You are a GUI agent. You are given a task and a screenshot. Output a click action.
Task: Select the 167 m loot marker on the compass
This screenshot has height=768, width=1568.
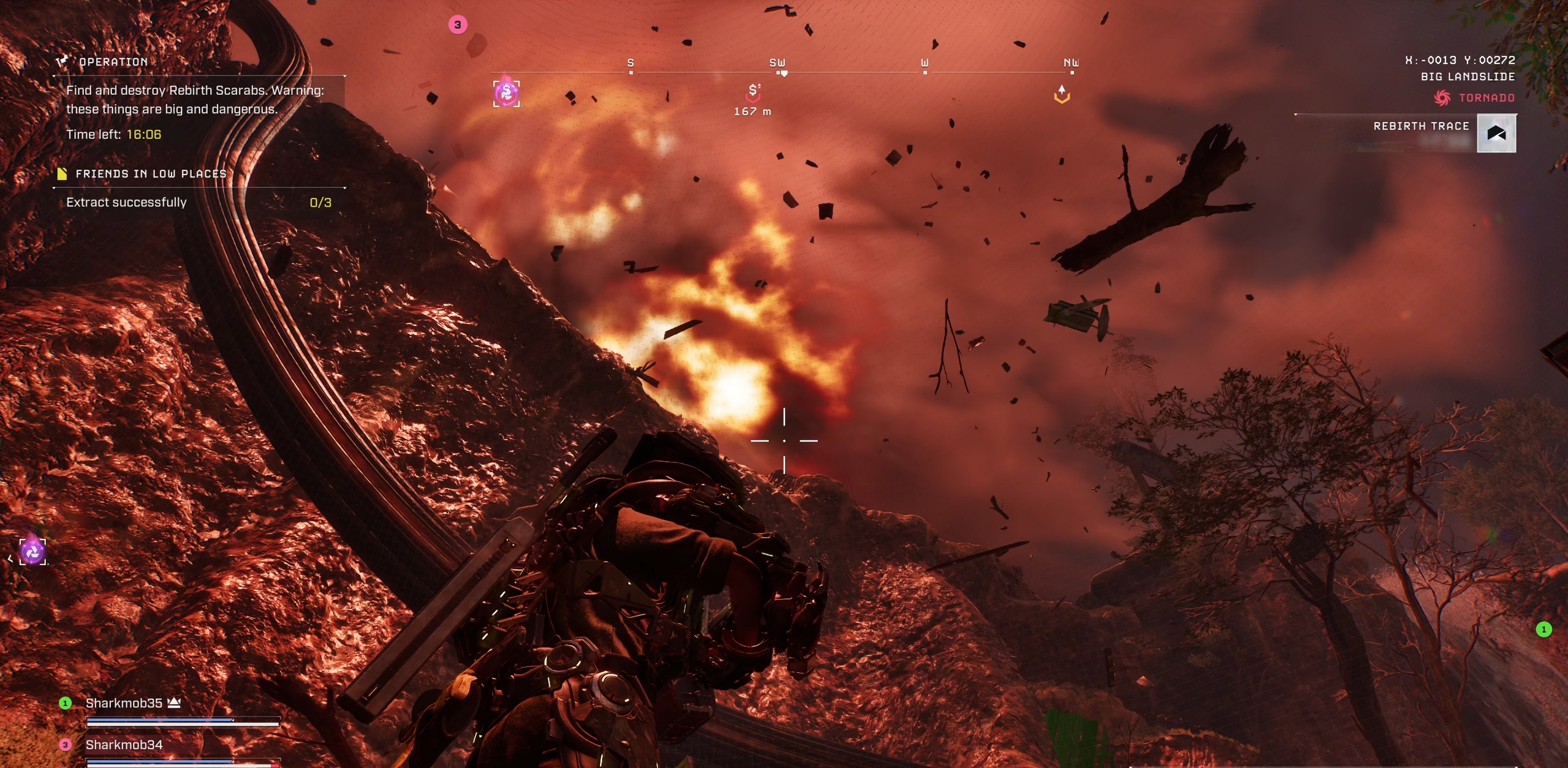pos(753,93)
